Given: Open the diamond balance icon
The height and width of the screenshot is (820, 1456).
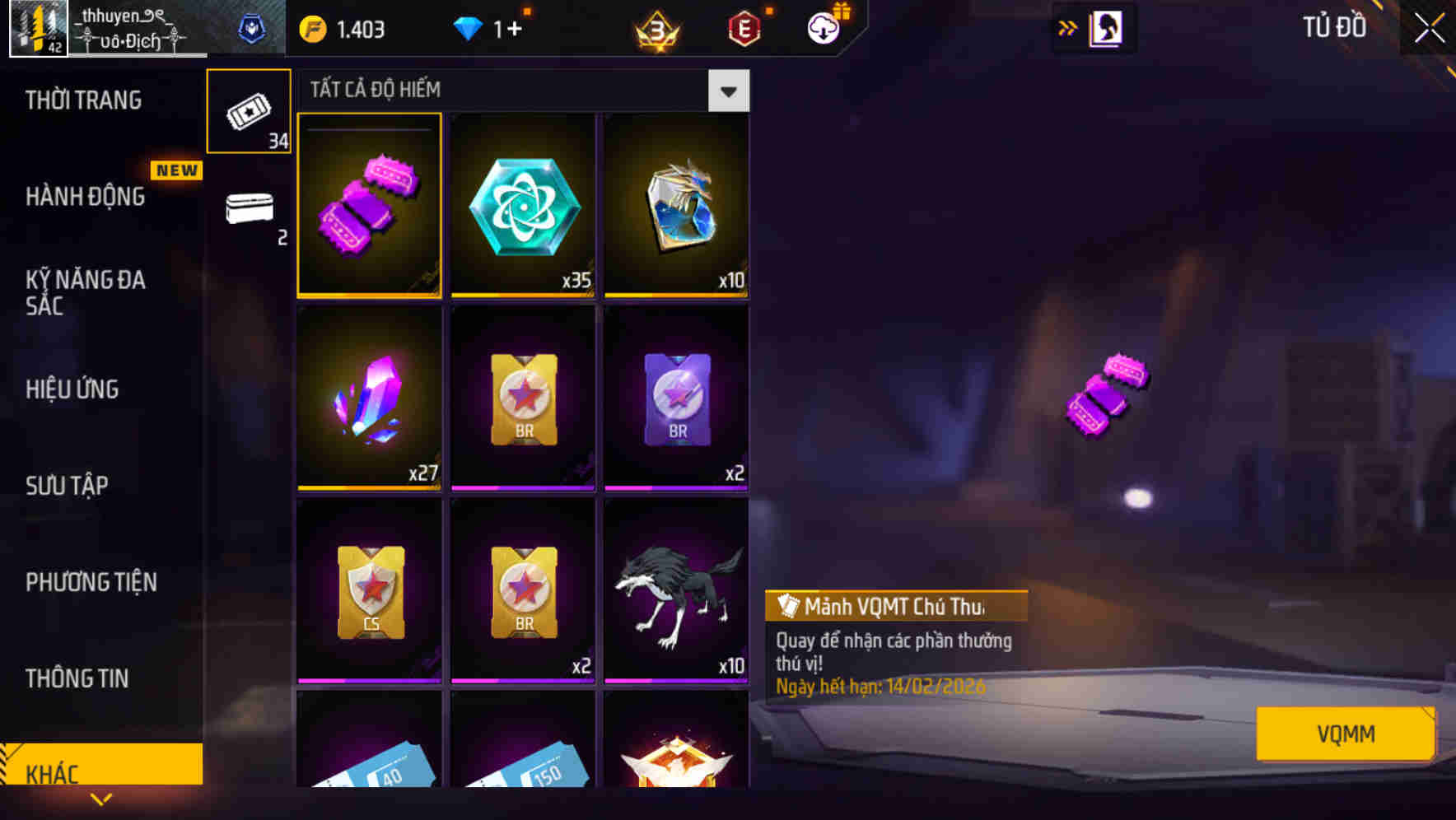Looking at the screenshot, I should [x=467, y=28].
